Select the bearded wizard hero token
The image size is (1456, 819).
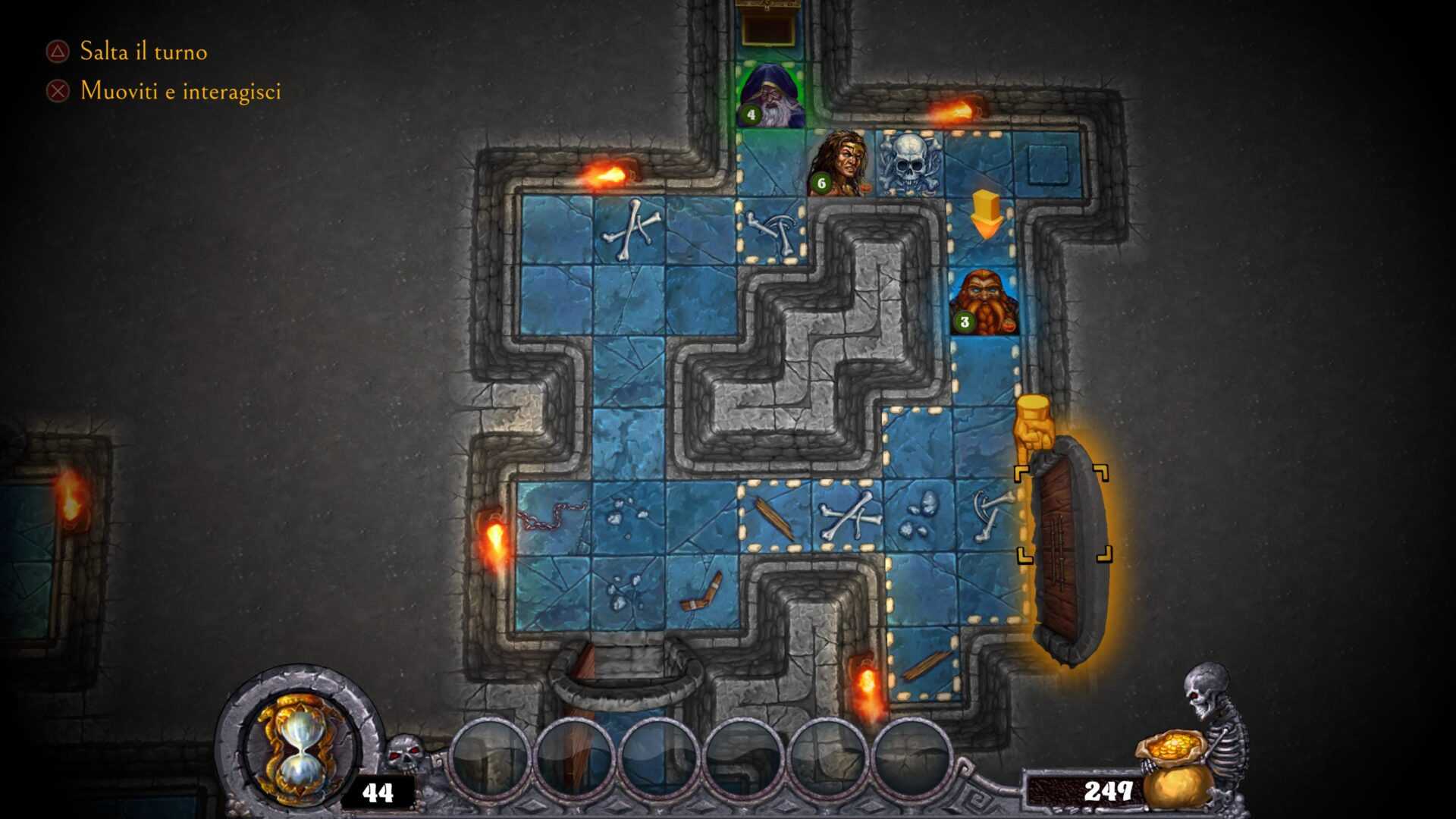point(772,96)
